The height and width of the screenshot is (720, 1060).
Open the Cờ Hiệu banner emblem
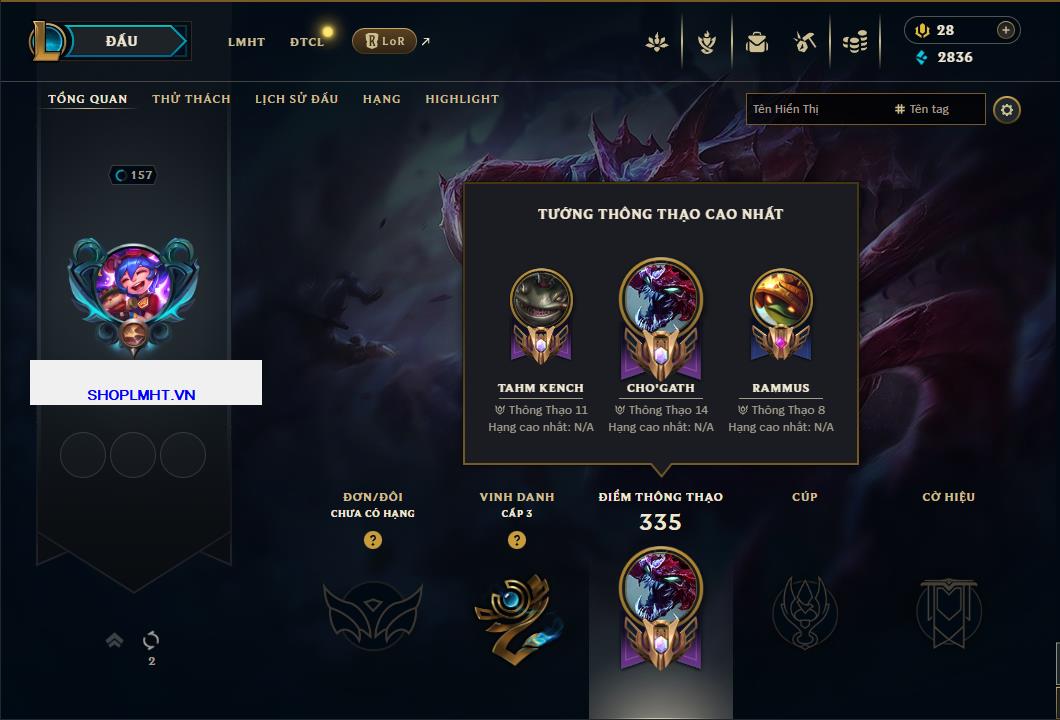click(948, 612)
